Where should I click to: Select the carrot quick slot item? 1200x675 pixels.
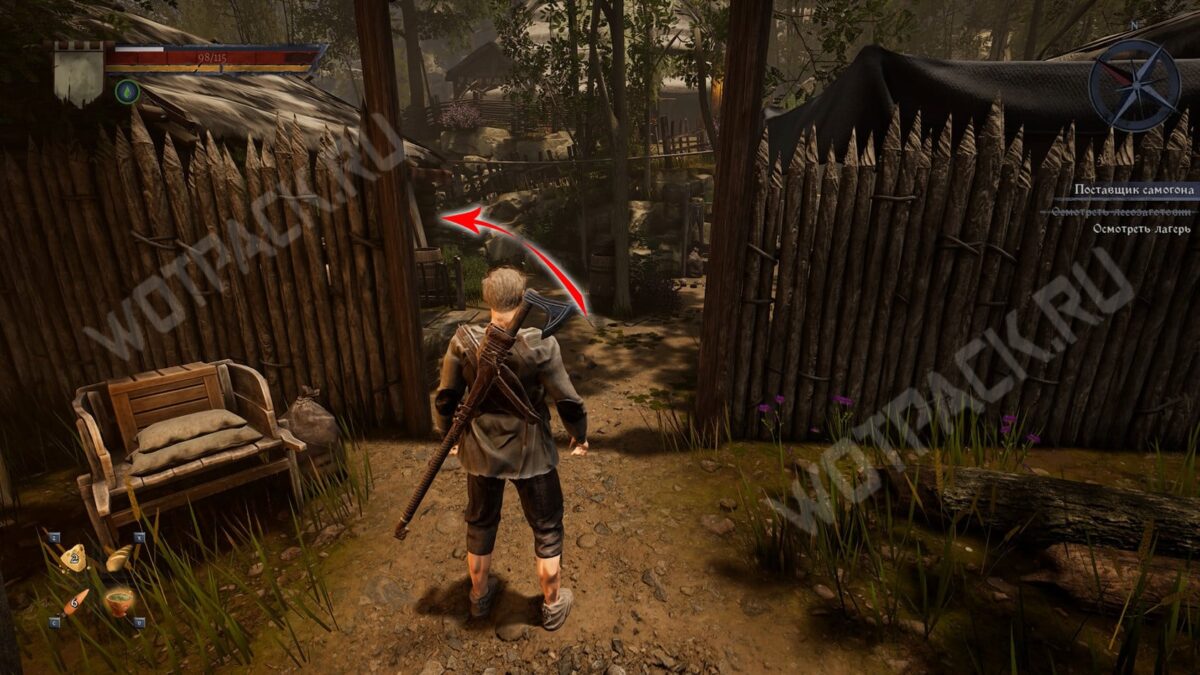pyautogui.click(x=76, y=602)
